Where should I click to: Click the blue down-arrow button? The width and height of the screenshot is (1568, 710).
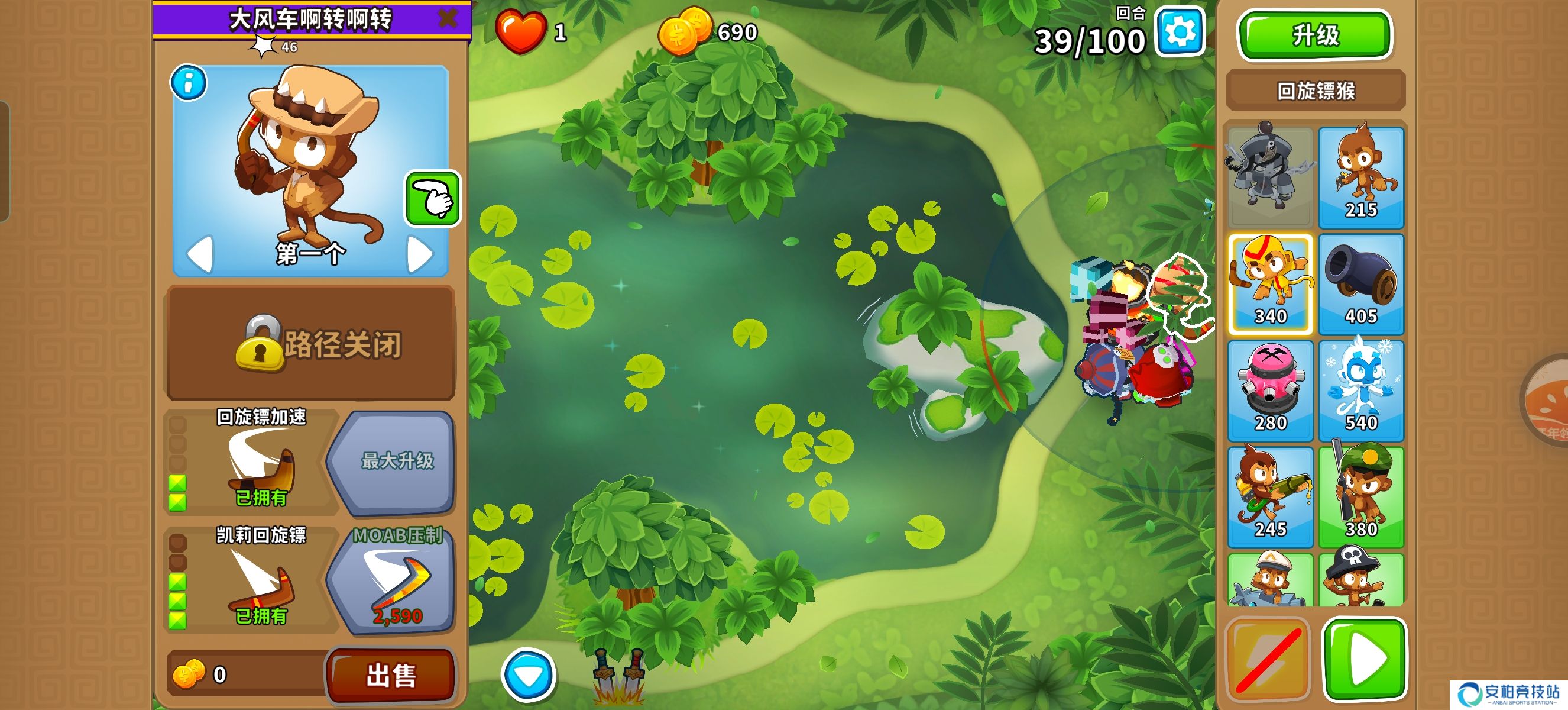529,674
